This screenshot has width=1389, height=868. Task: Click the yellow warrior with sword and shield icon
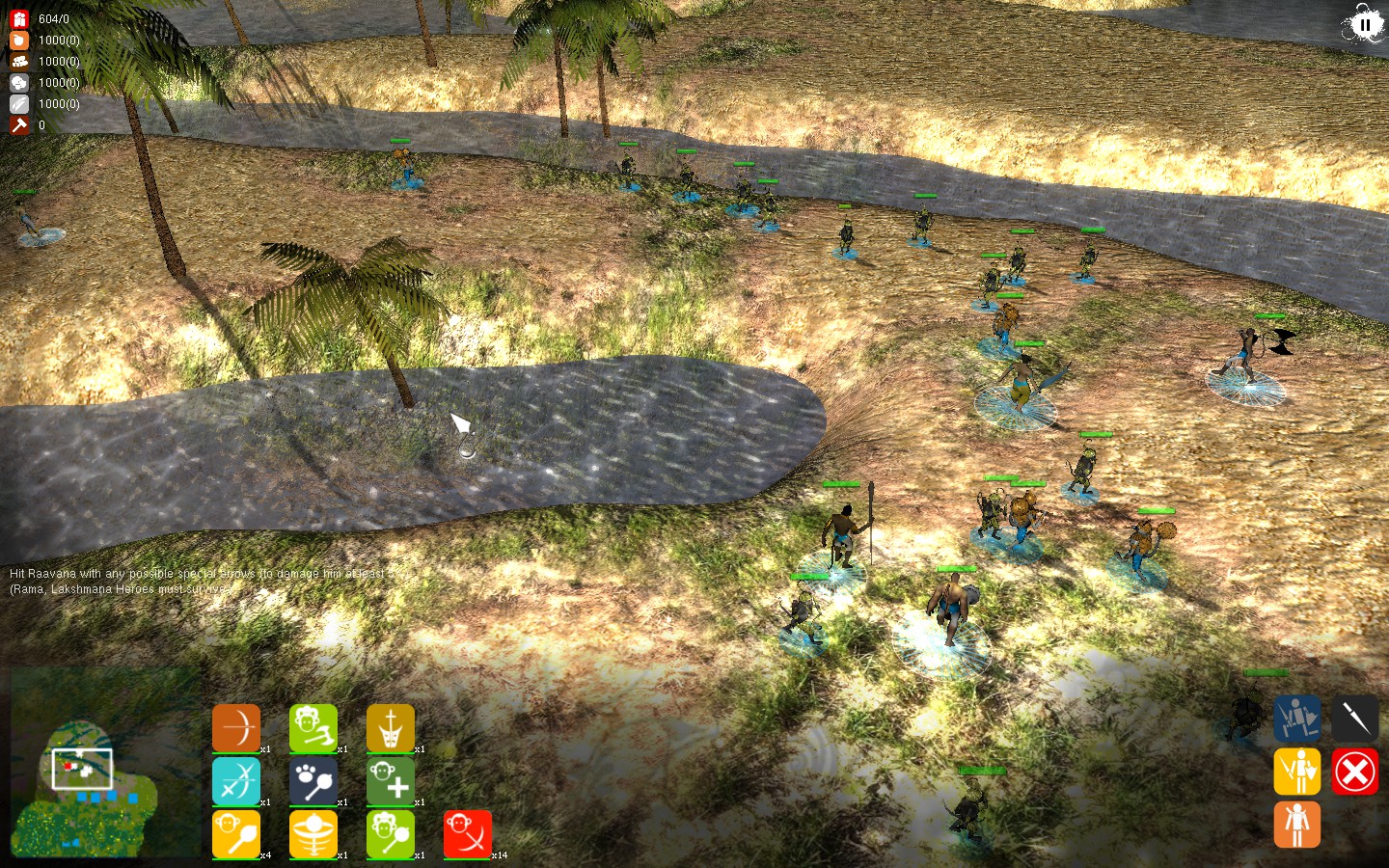pos(1297,772)
